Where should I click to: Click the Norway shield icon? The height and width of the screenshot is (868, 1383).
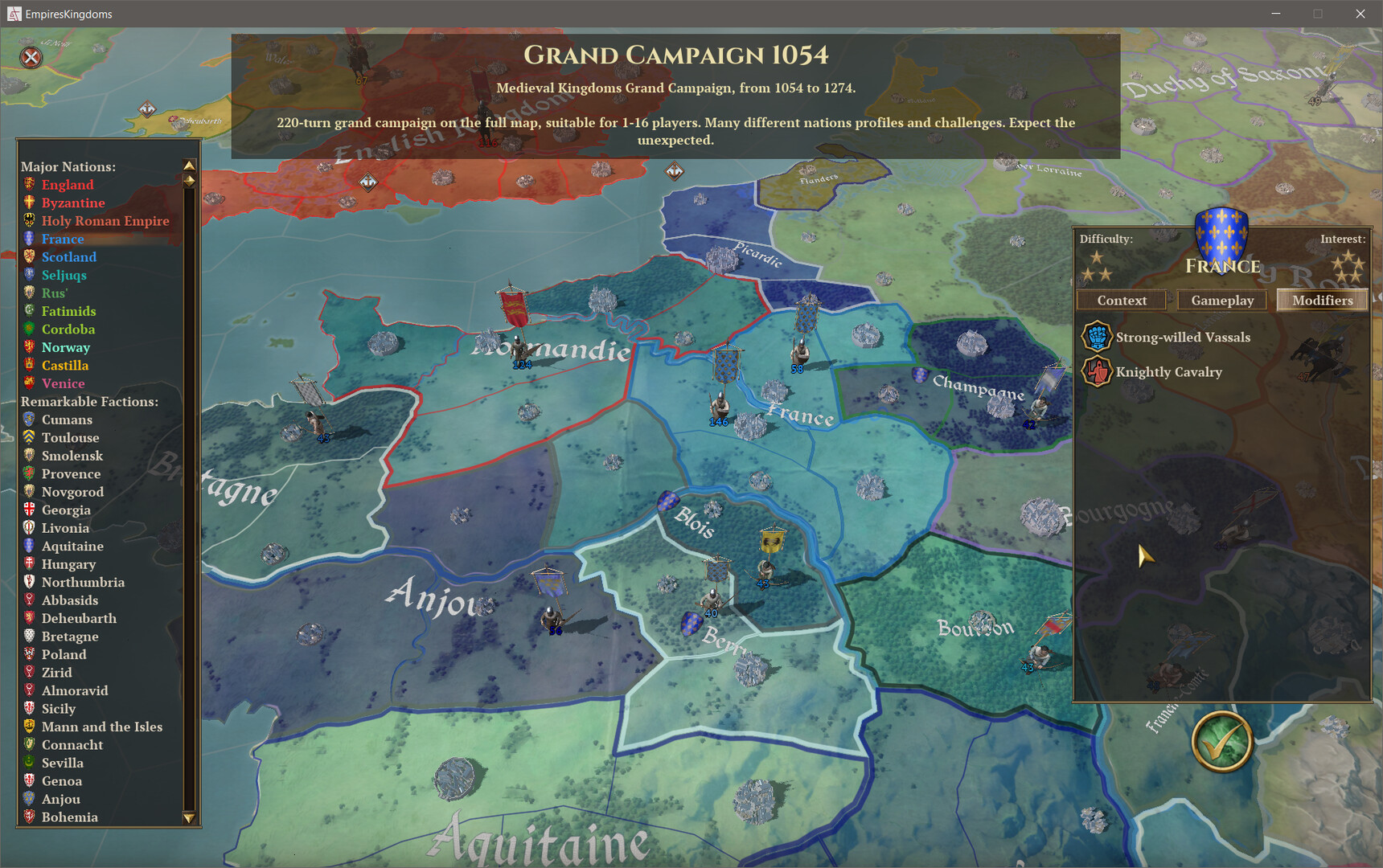29,347
